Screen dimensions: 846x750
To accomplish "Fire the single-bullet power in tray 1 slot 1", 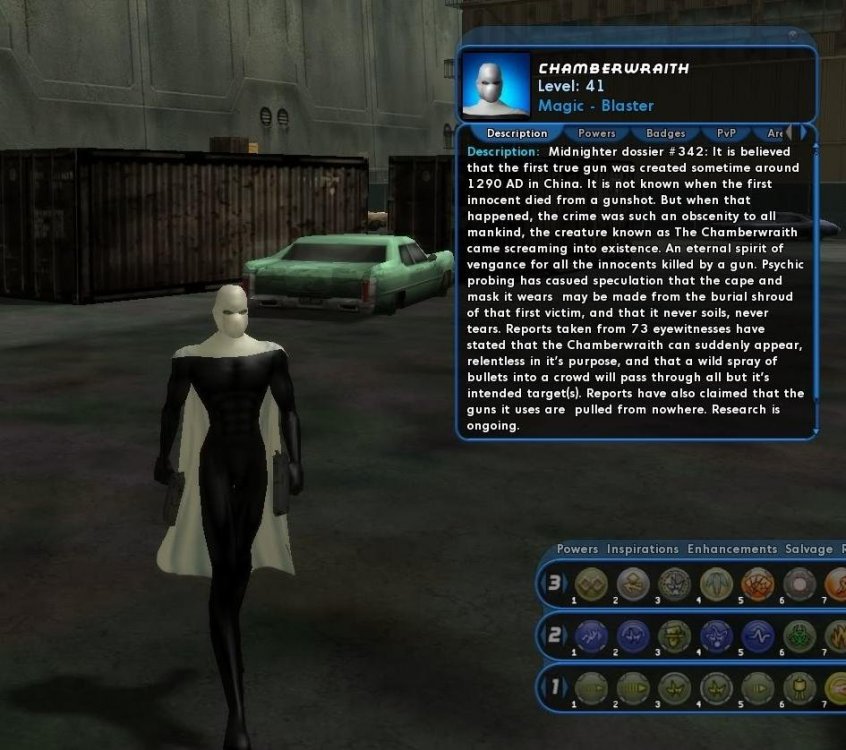I will (x=592, y=689).
